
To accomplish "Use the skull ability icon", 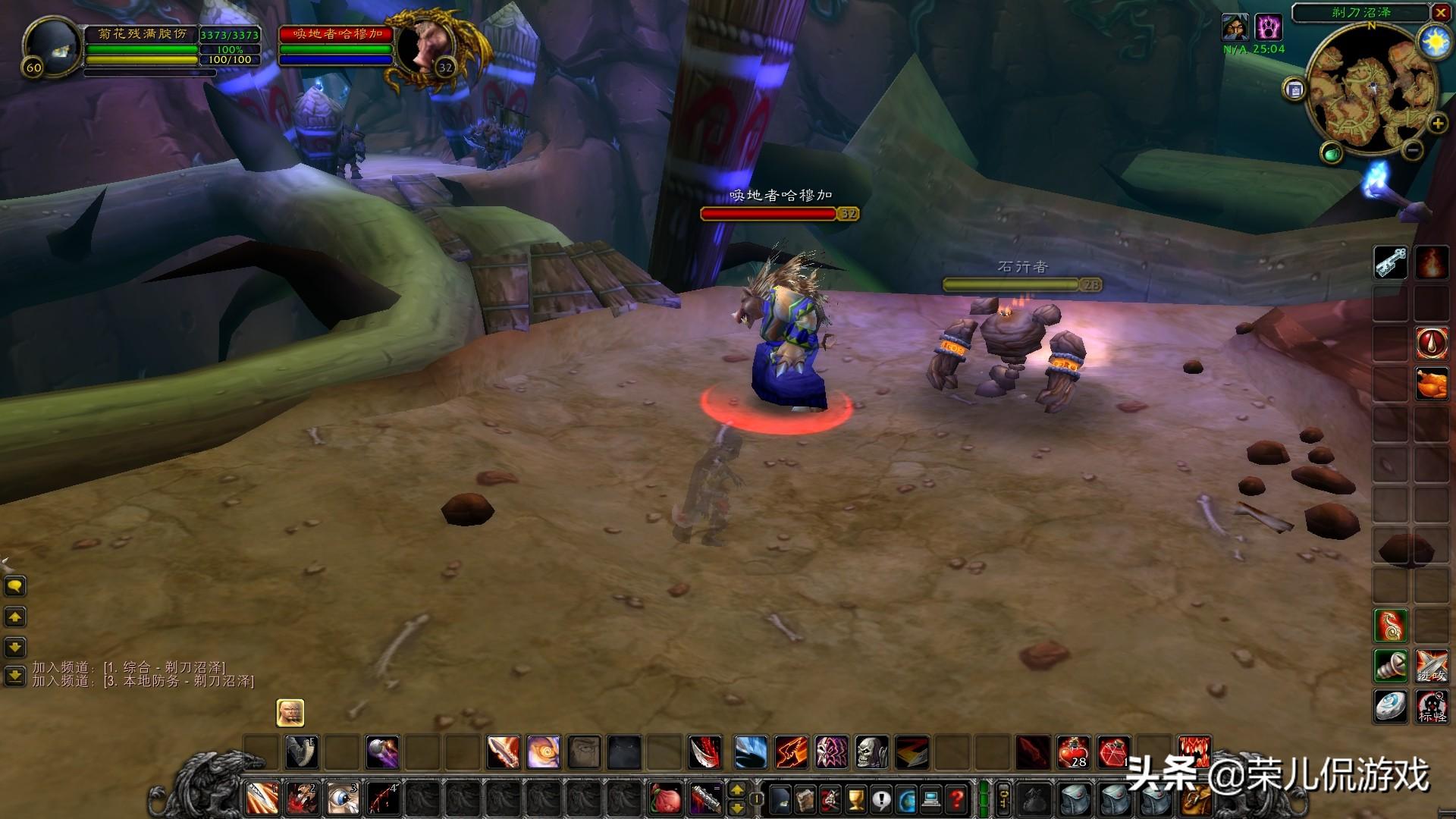I will point(871,752).
